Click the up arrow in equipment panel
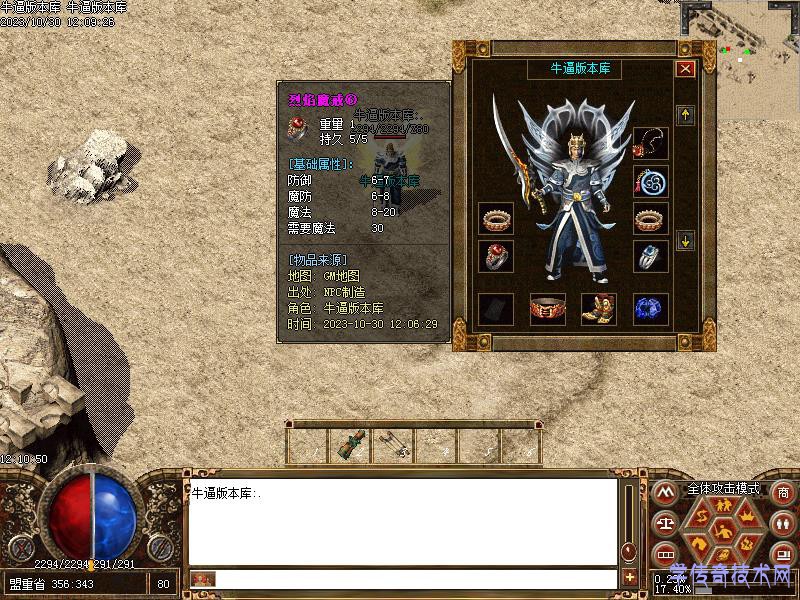The width and height of the screenshot is (800, 600). [685, 115]
